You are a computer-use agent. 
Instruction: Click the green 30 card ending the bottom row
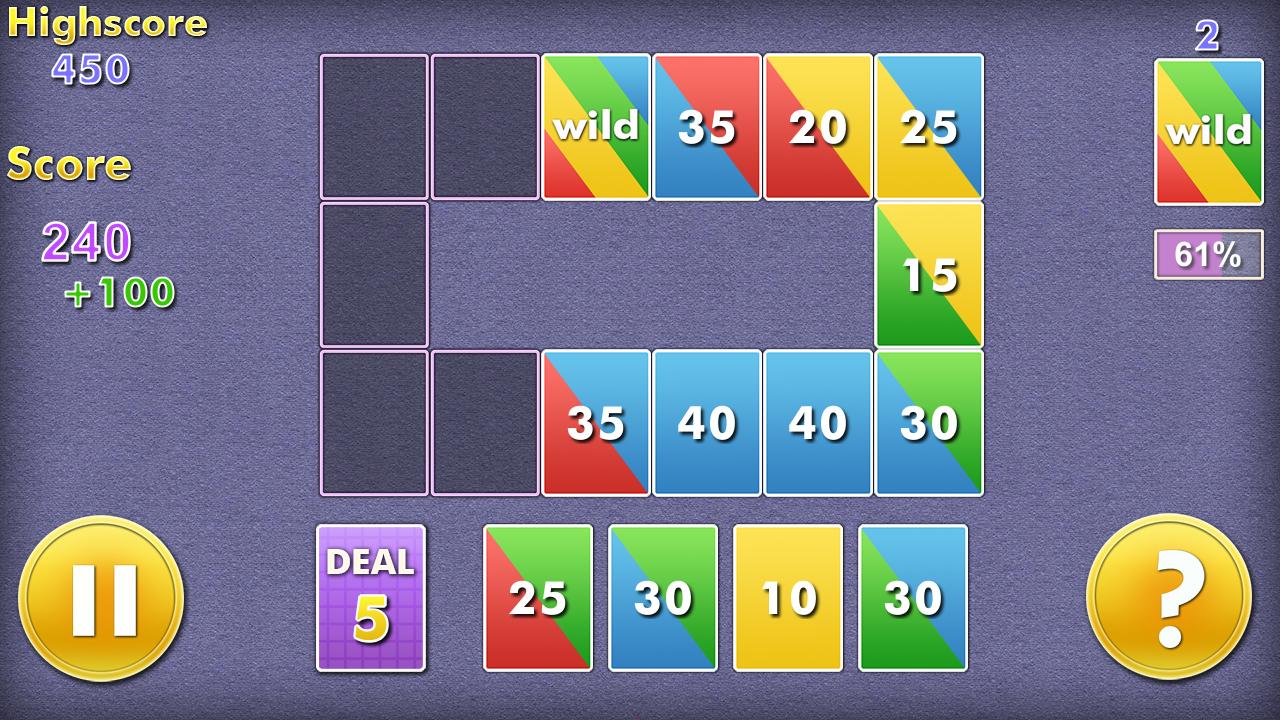pos(928,423)
